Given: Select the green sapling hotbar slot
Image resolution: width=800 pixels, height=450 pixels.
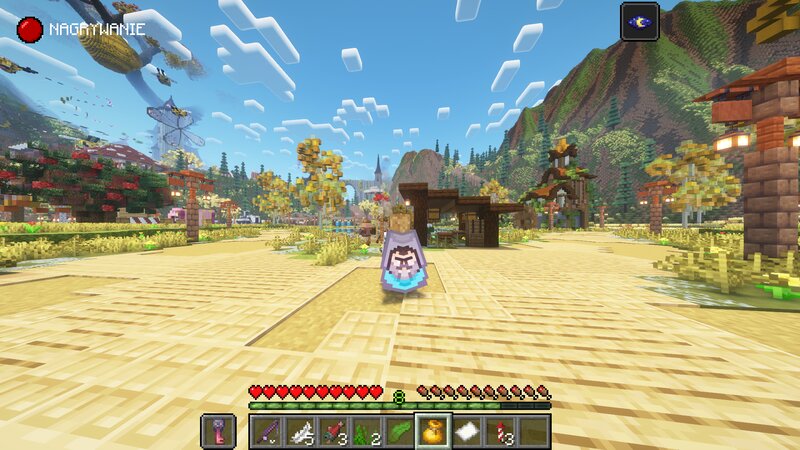Looking at the screenshot, I should pos(366,431).
